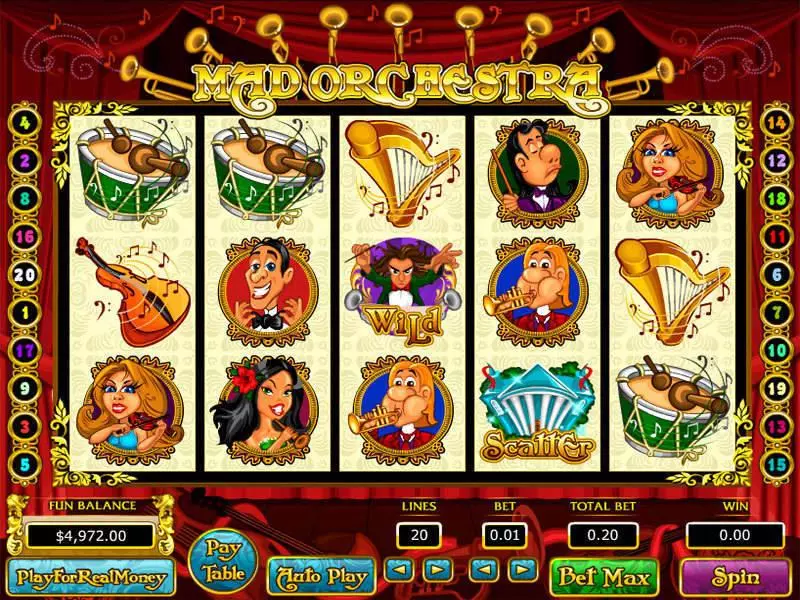800x600 pixels.
Task: Decrease the number of lines with left arrow
Action: 400,570
